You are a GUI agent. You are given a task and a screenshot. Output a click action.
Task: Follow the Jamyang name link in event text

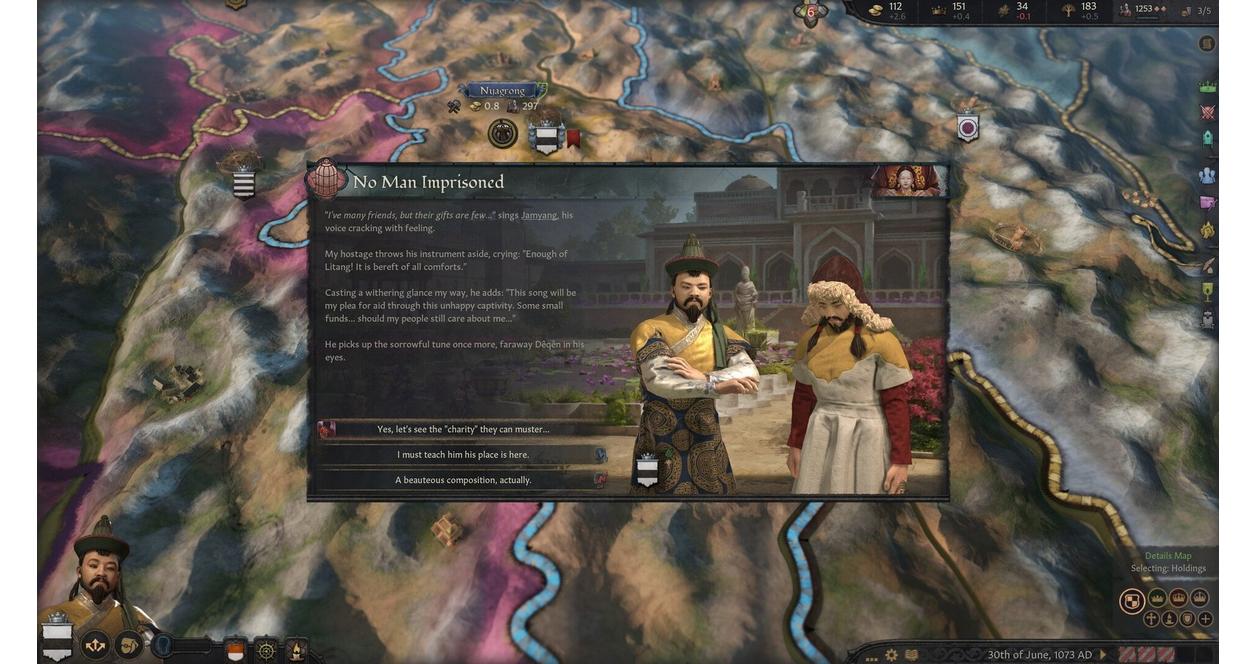539,215
